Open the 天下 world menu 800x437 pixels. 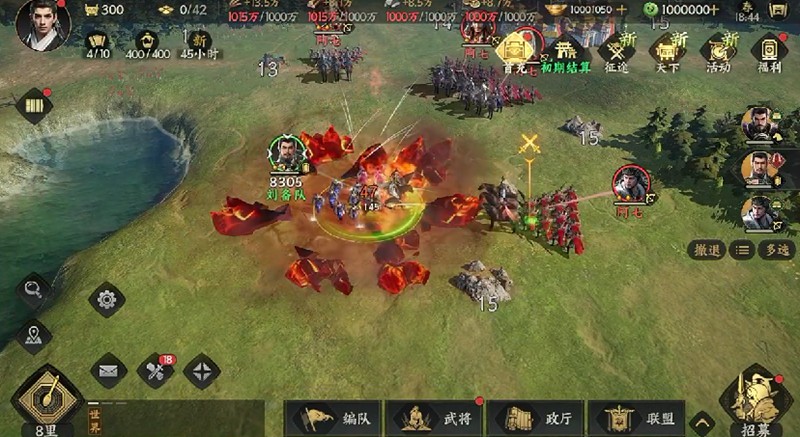click(666, 51)
